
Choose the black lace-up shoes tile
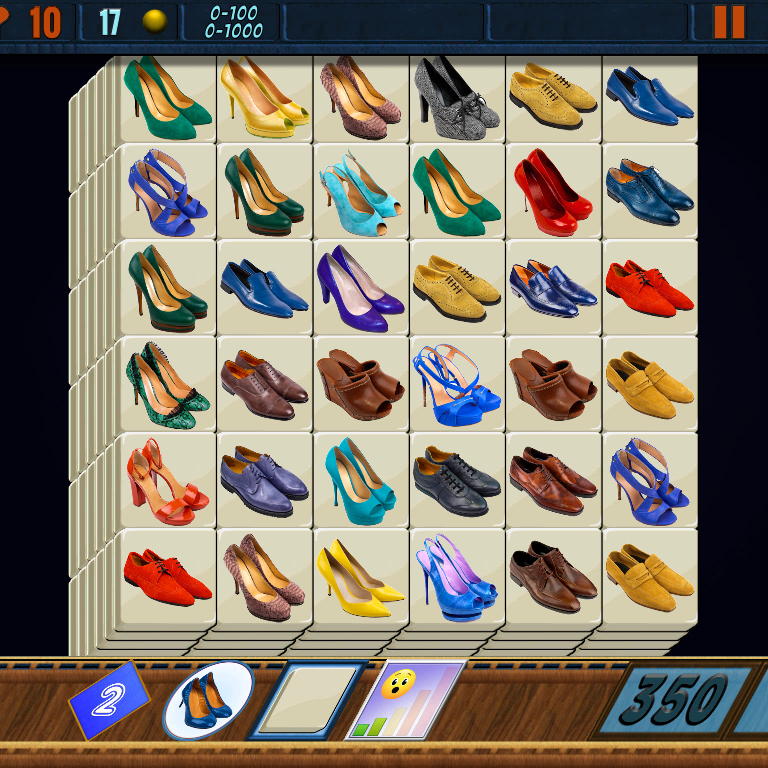[456, 480]
